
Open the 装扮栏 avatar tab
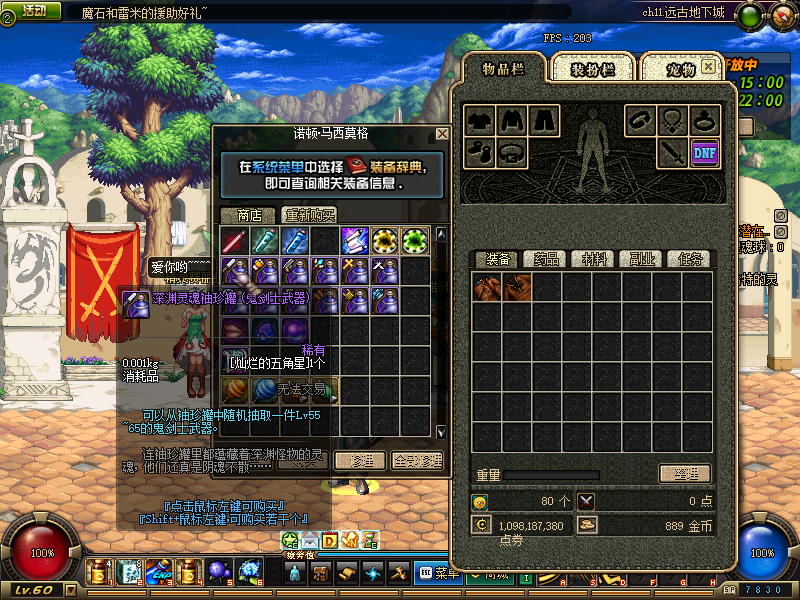592,69
